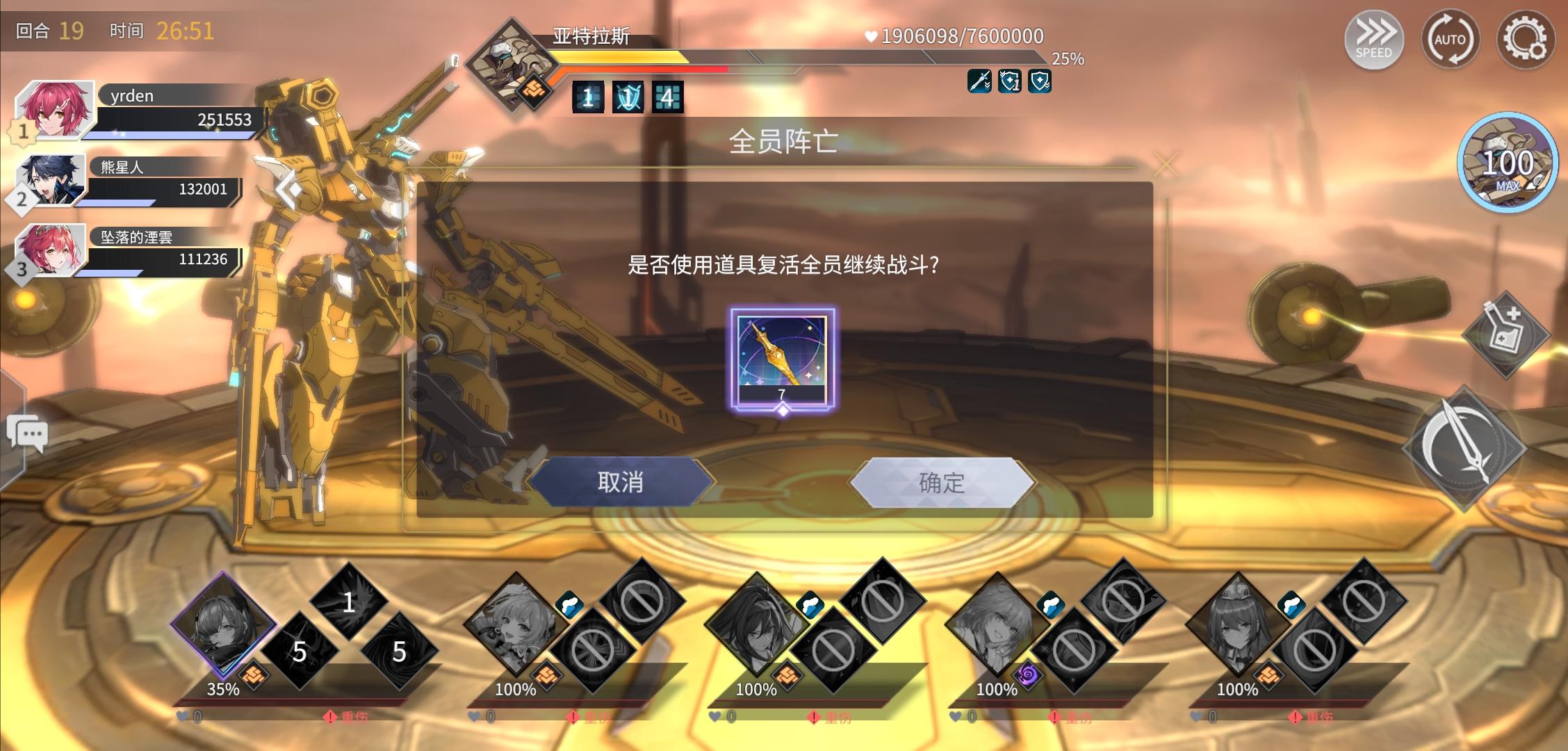Toggle AUTO battle mode
Screen dimensions: 1568x751
pyautogui.click(x=1452, y=40)
